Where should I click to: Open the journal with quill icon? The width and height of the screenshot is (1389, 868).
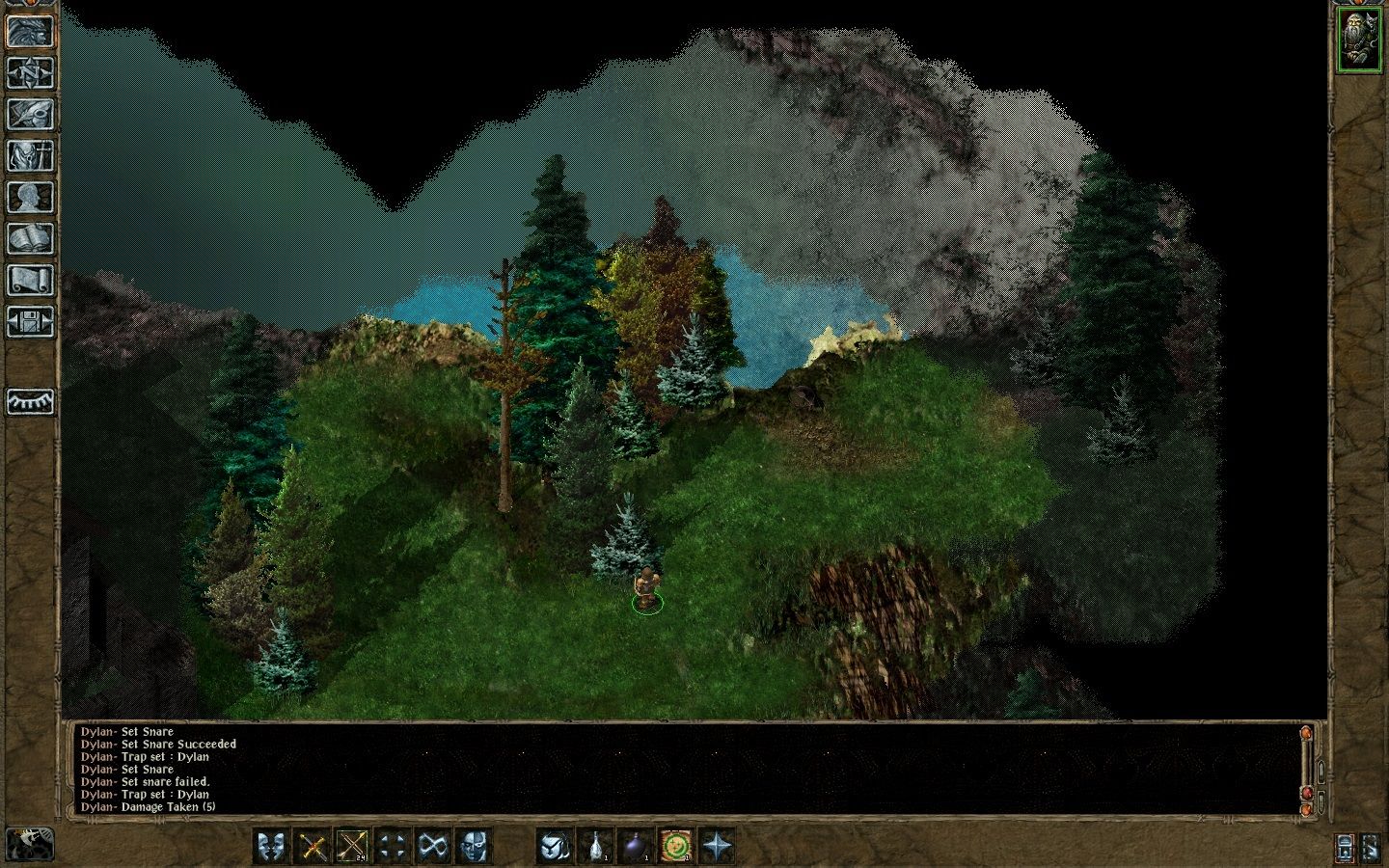pos(30,115)
